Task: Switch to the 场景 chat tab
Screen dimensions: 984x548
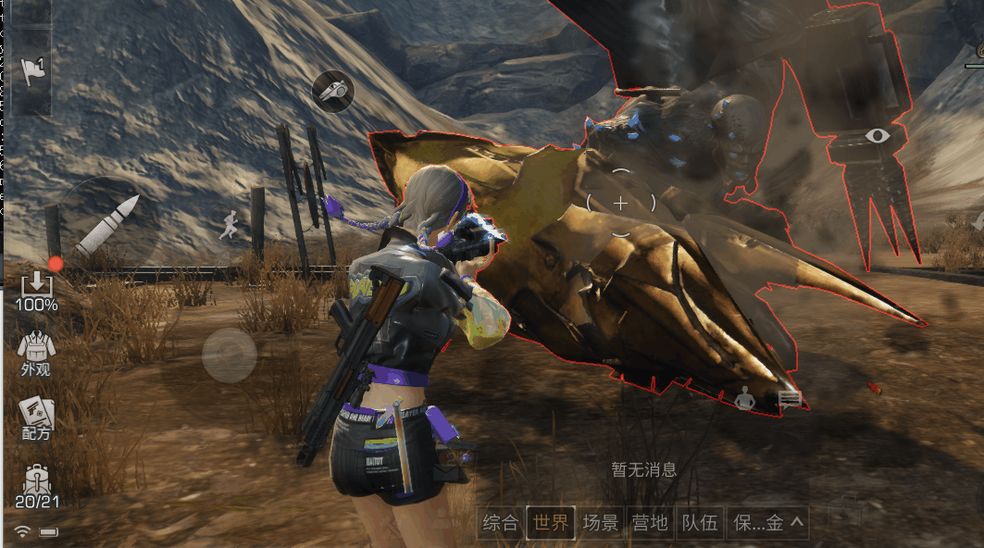Action: [x=601, y=521]
